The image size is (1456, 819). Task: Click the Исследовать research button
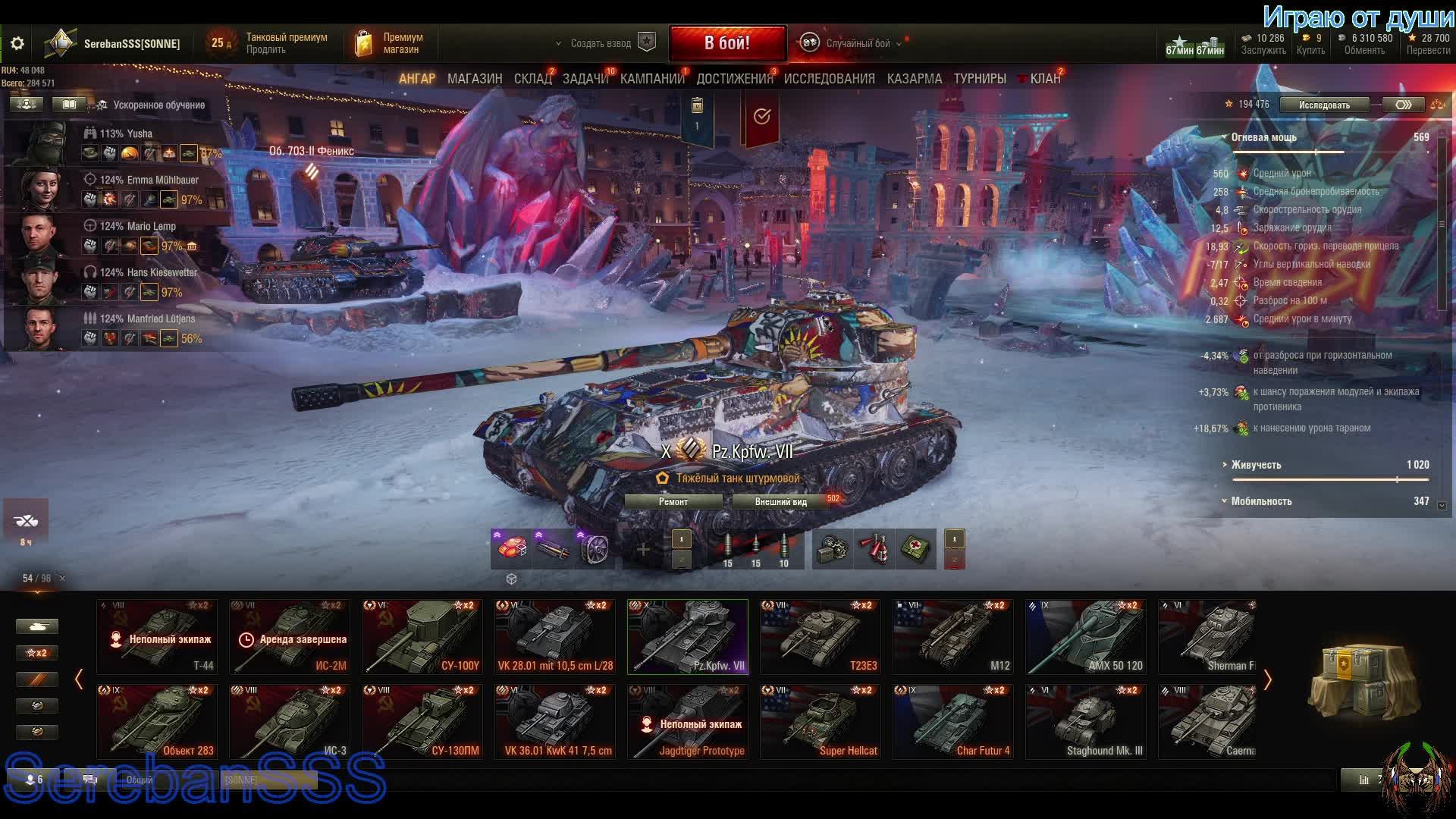coord(1324,105)
